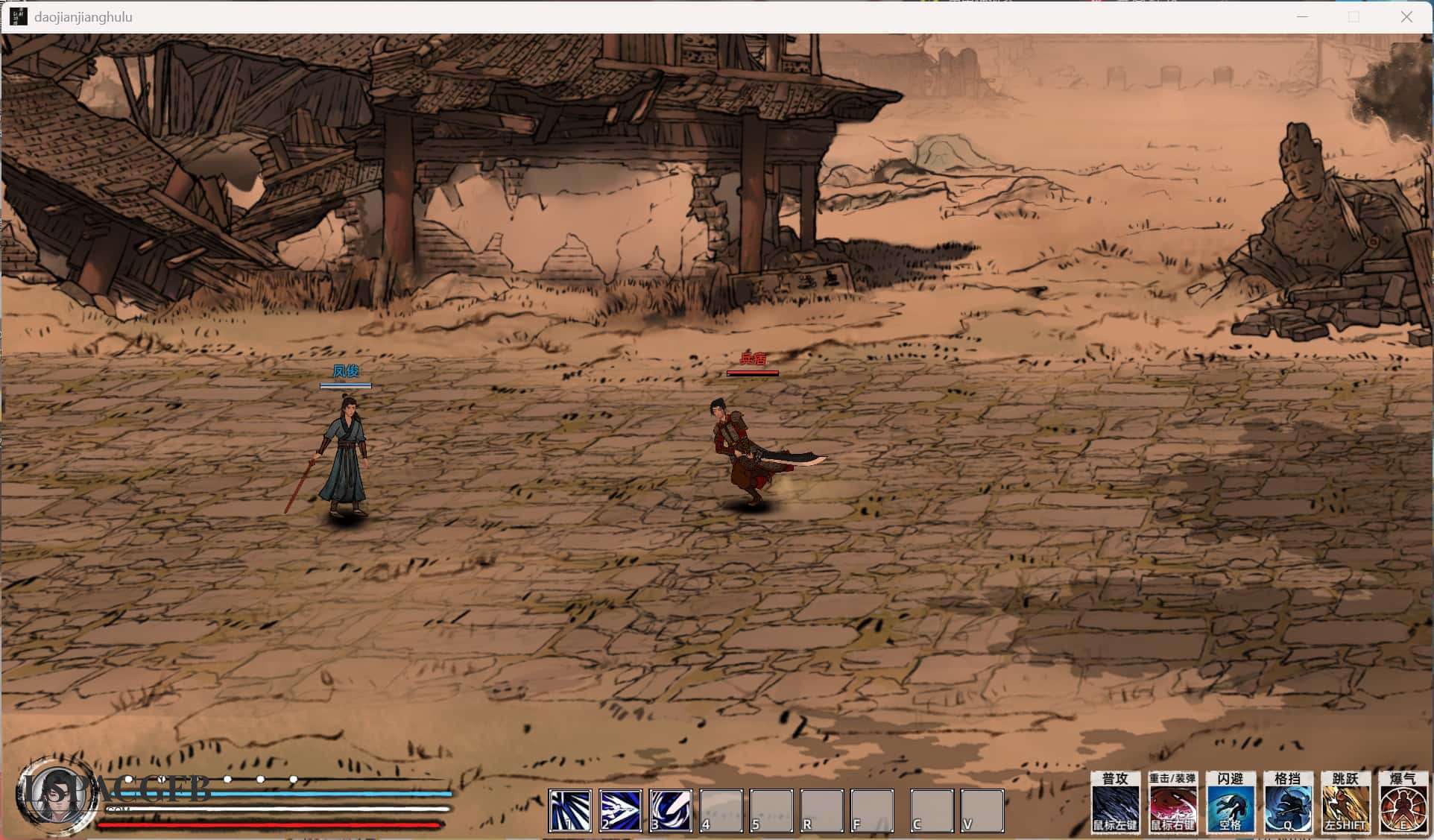This screenshot has height=840, width=1434.
Task: Trigger the swirling slash skill in slot 3
Action: coord(670,810)
